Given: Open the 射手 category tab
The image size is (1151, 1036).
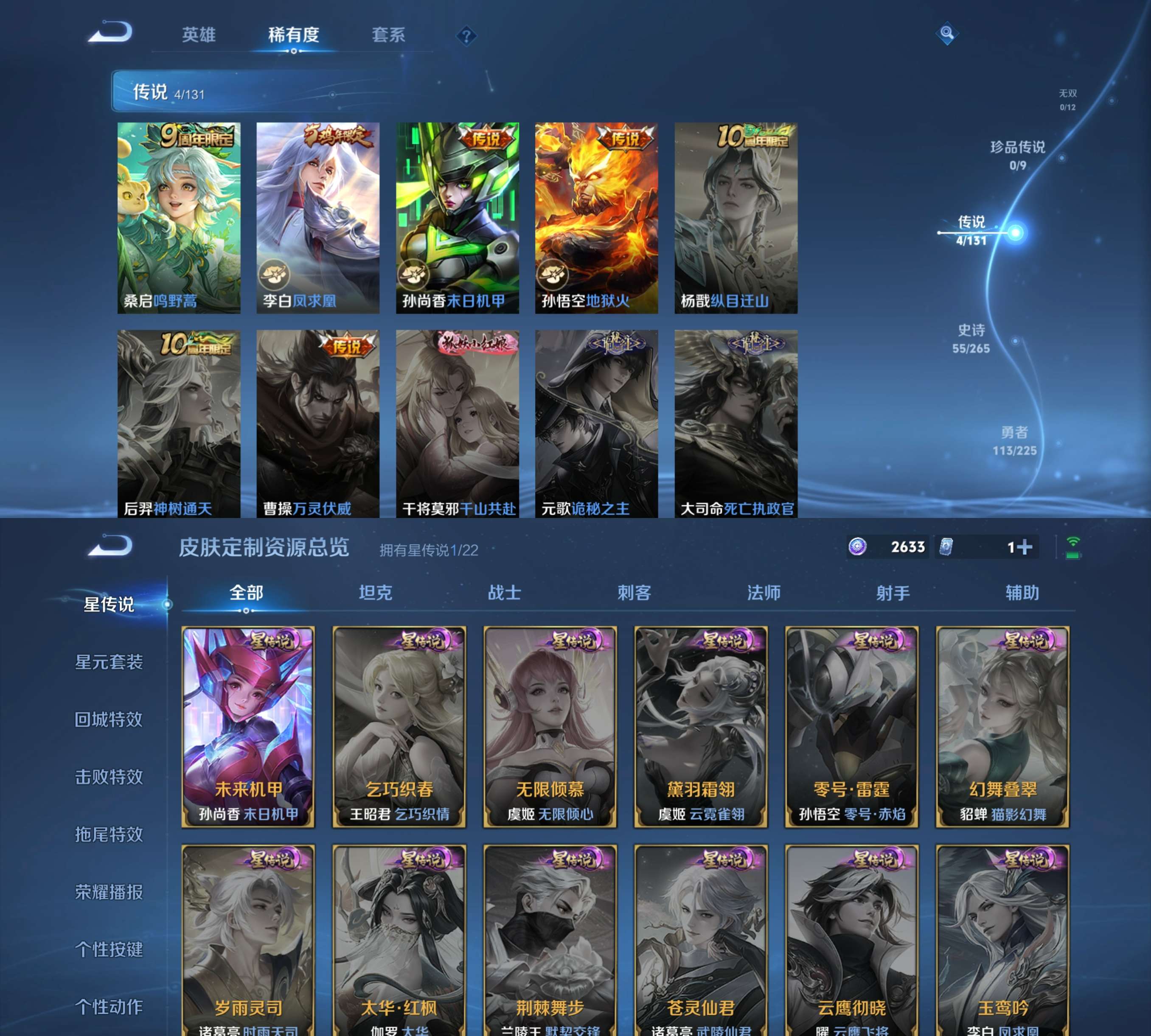Looking at the screenshot, I should [893, 593].
